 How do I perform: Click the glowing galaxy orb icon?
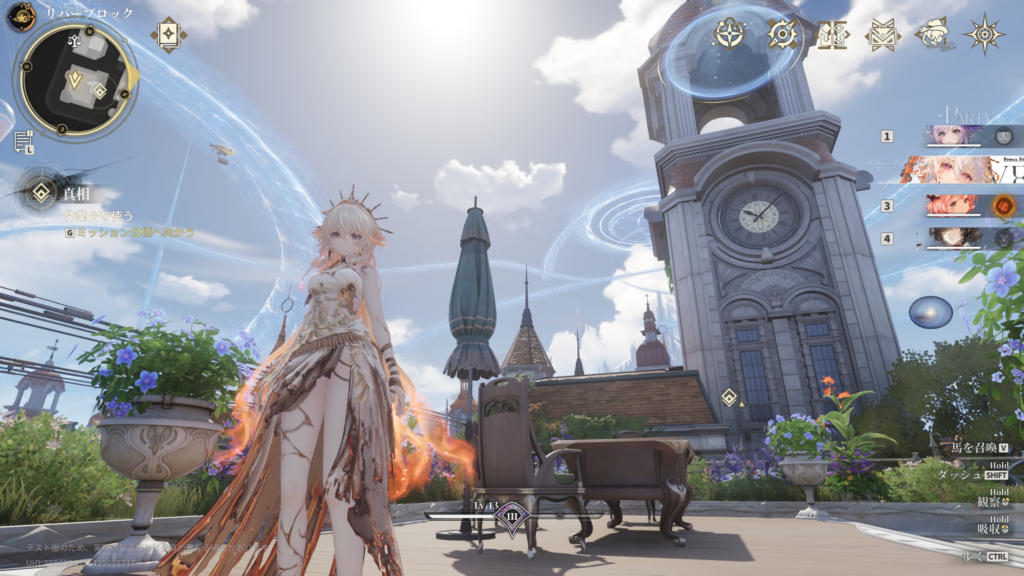[x=930, y=312]
